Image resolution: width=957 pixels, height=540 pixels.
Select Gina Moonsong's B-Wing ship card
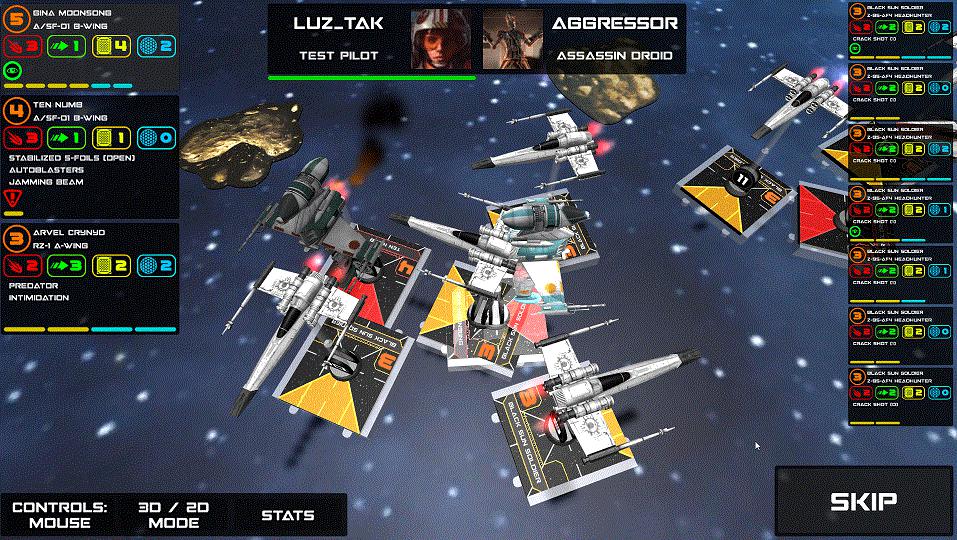90,46
